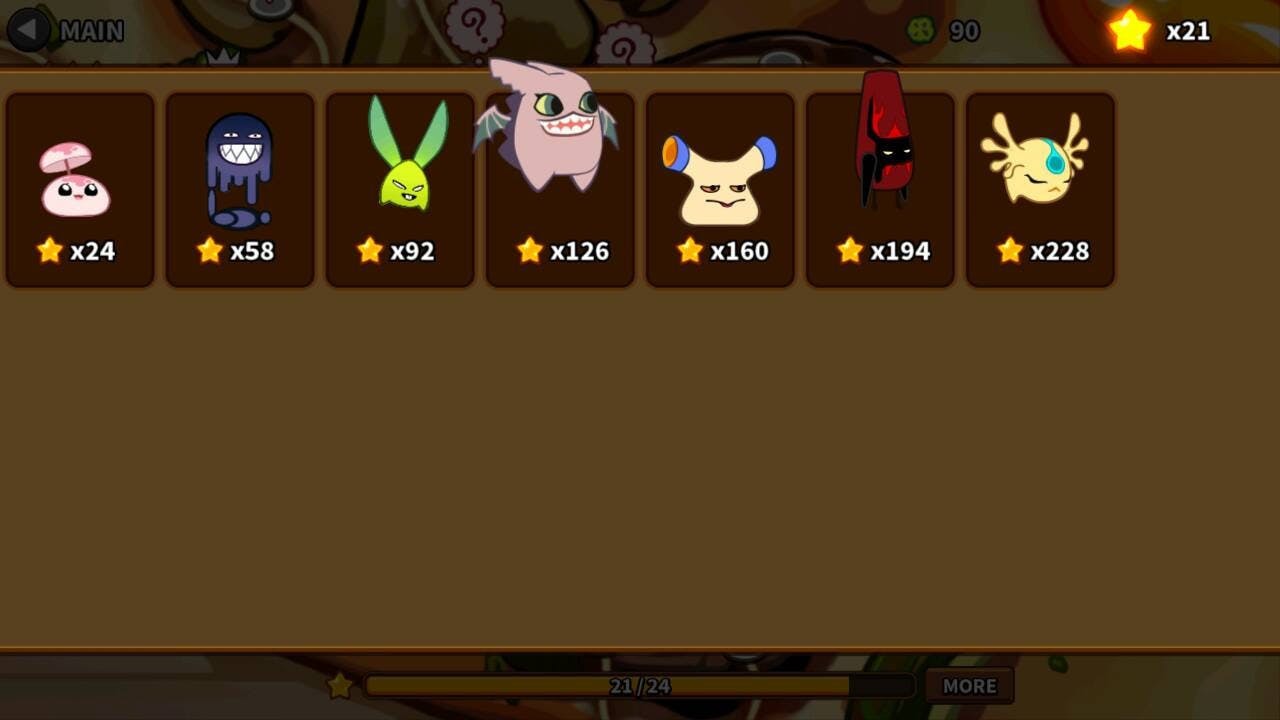1280x720 pixels.
Task: Select the pink mushroom creature card
Action: pyautogui.click(x=80, y=190)
